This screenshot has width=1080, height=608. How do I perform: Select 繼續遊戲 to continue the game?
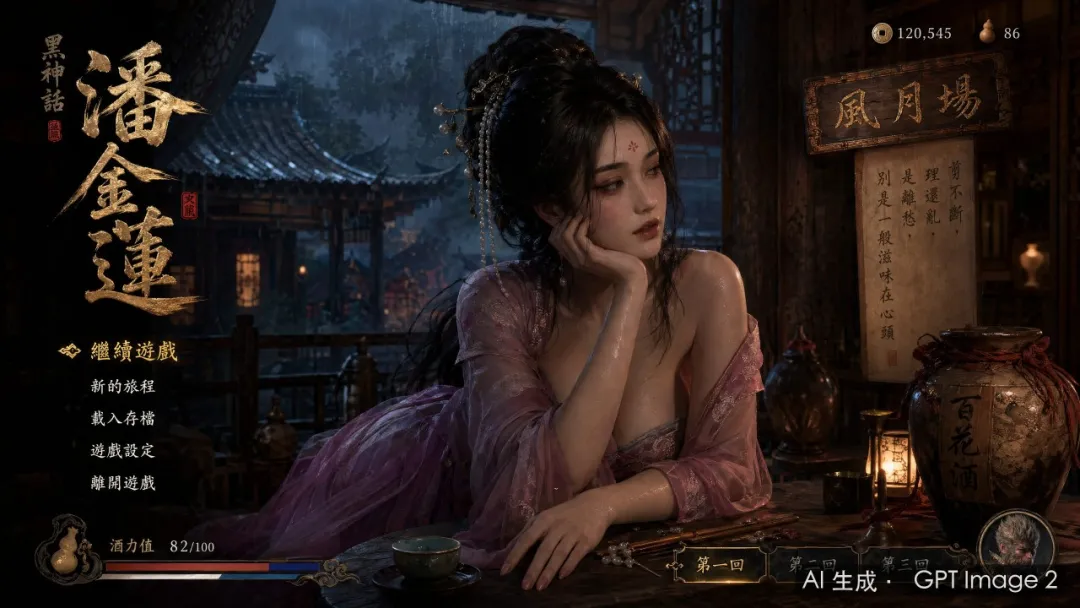(134, 351)
